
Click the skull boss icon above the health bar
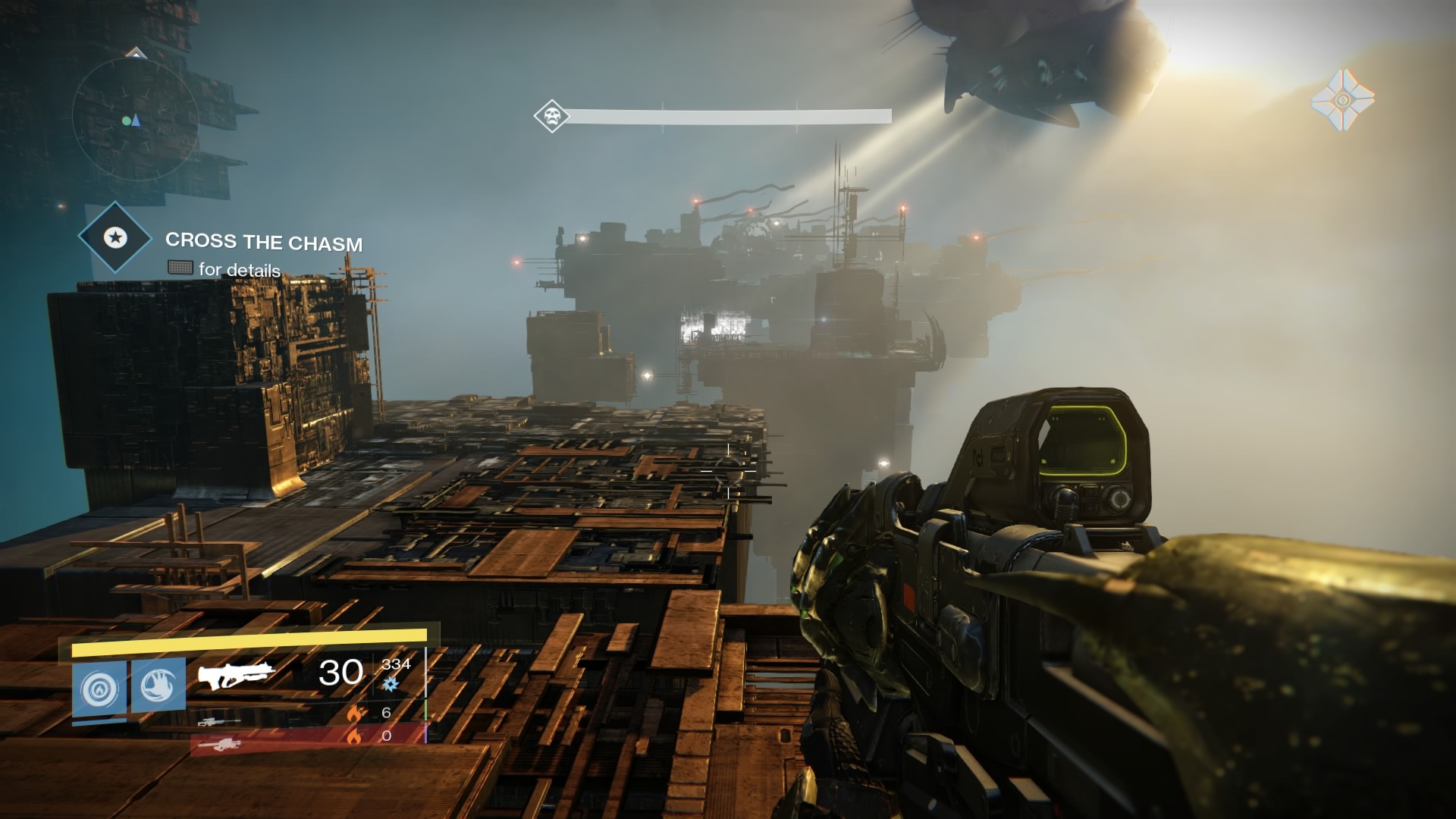coord(551,114)
